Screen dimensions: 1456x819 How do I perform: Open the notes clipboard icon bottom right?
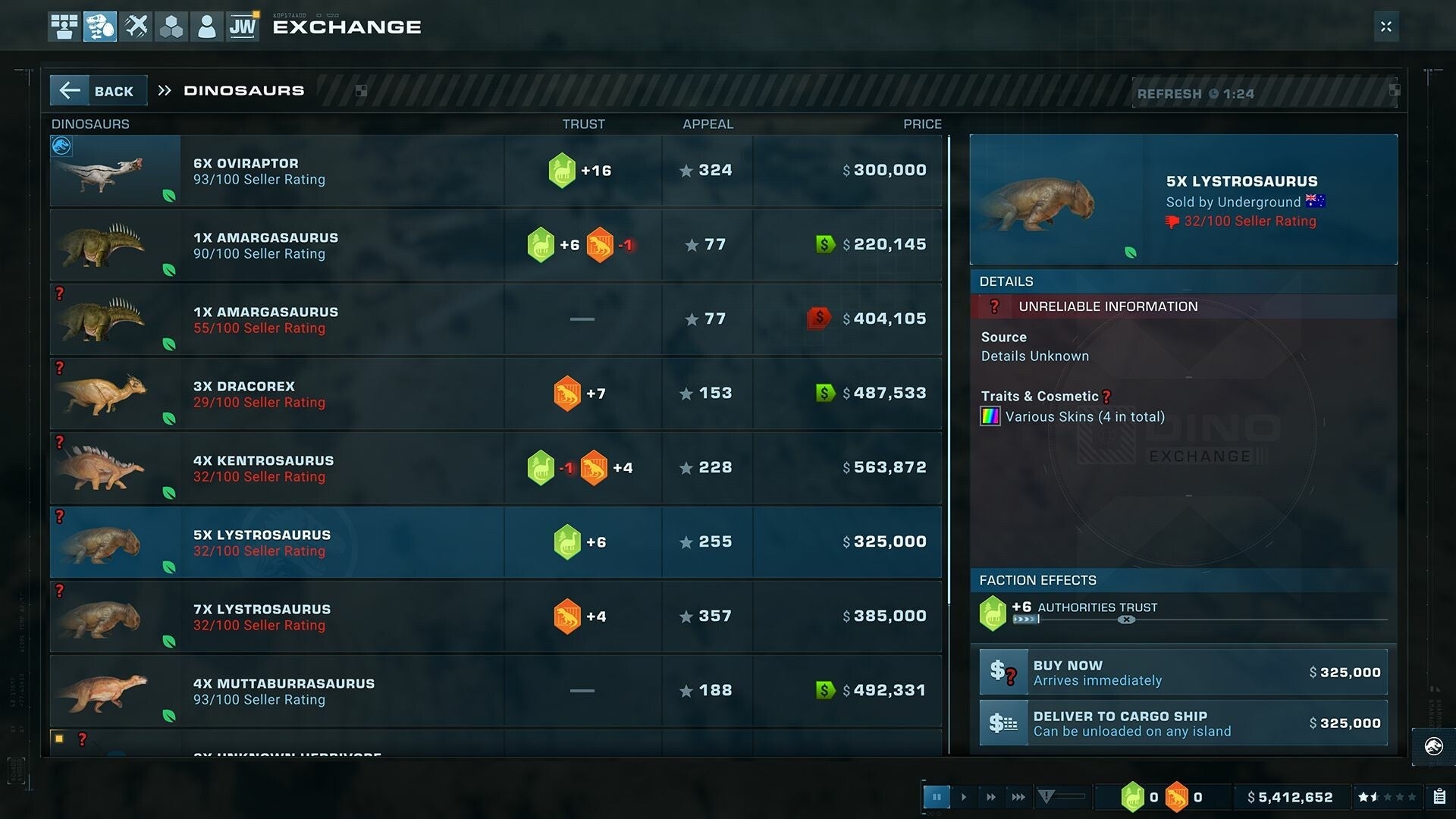click(1440, 797)
